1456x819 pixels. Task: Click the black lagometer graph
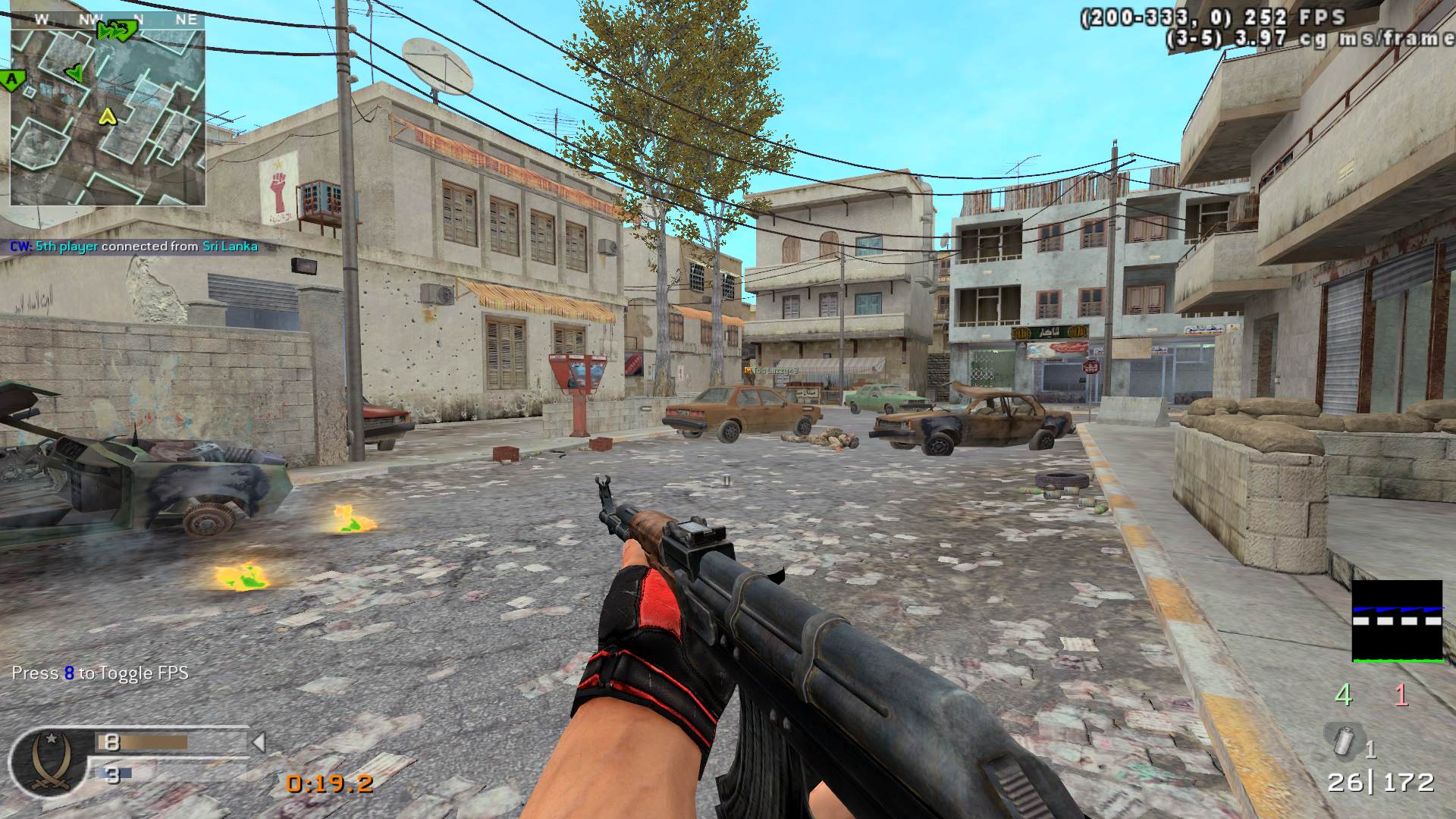1397,621
